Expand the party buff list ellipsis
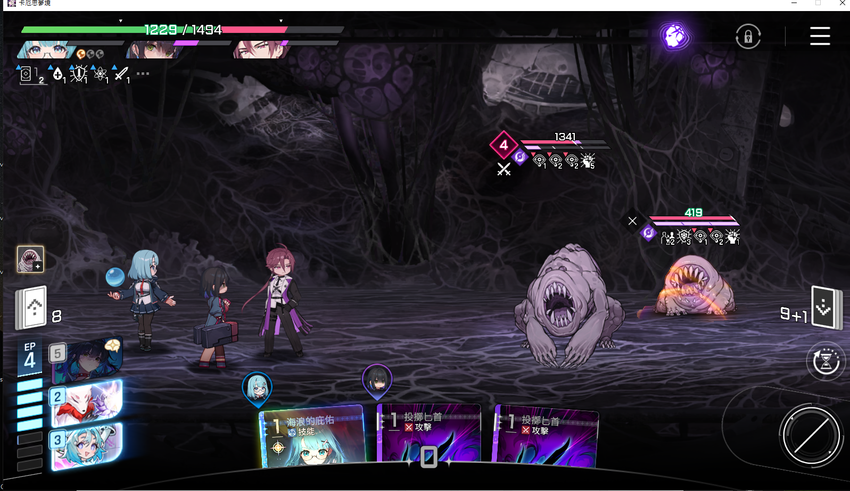The image size is (850, 491). point(143,74)
